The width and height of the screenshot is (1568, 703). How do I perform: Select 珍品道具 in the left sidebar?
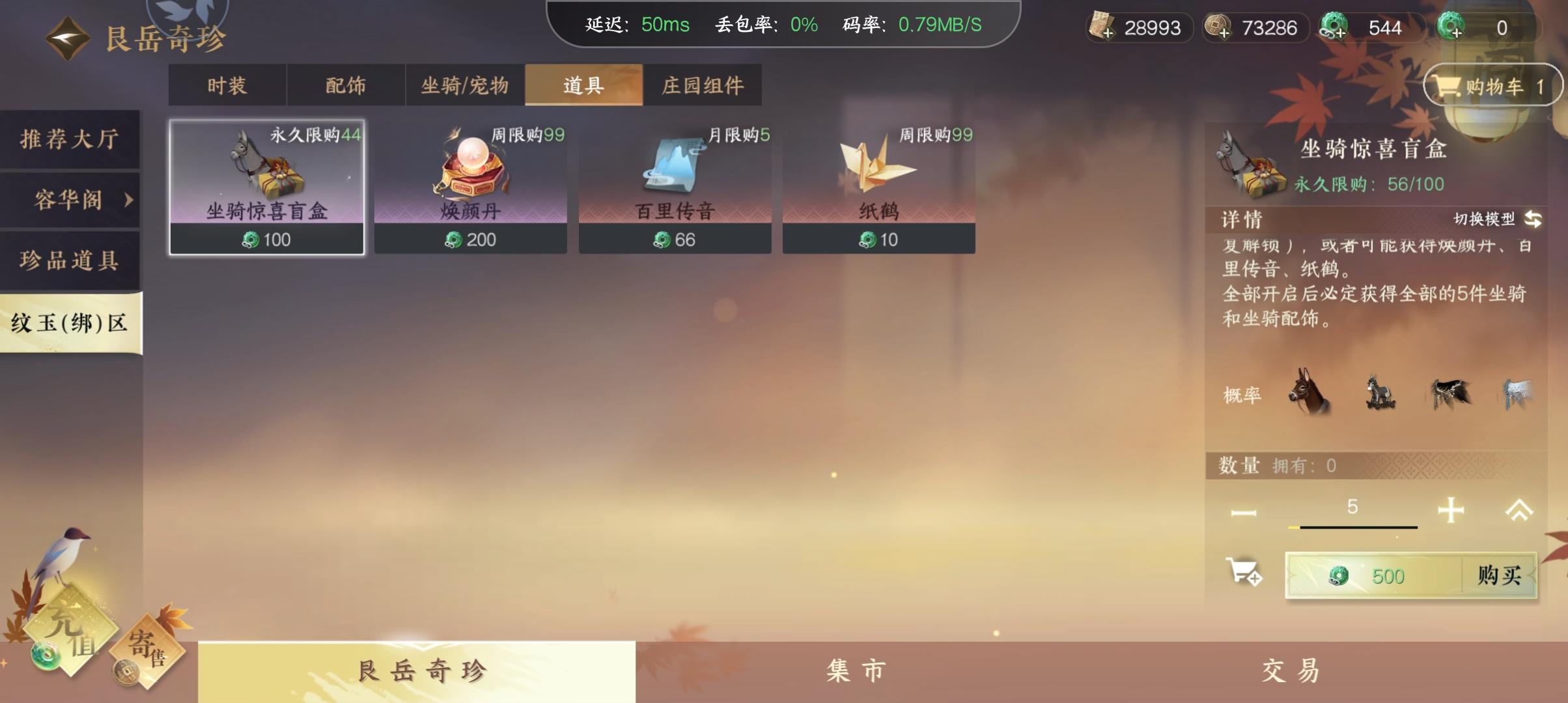[67, 260]
